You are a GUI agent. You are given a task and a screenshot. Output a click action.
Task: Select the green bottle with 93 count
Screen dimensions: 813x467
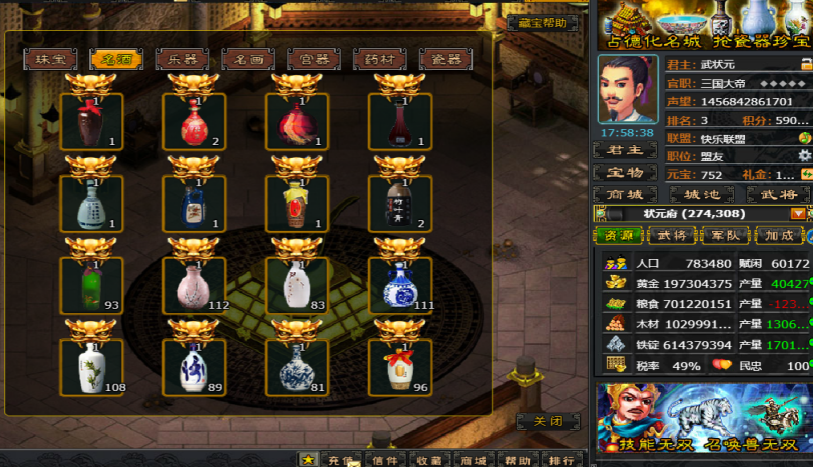91,285
